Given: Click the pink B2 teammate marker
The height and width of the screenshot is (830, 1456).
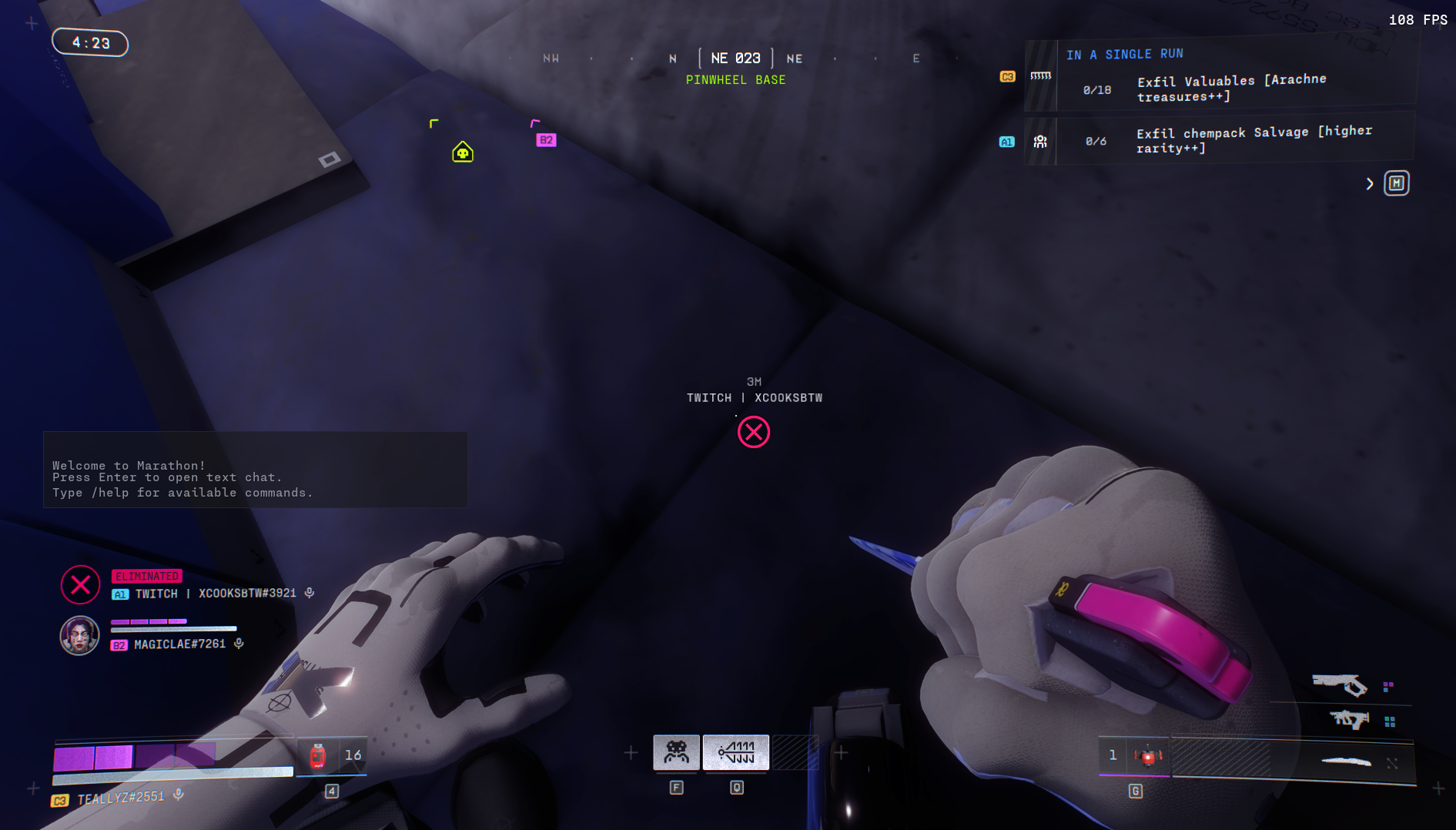Looking at the screenshot, I should 546,140.
